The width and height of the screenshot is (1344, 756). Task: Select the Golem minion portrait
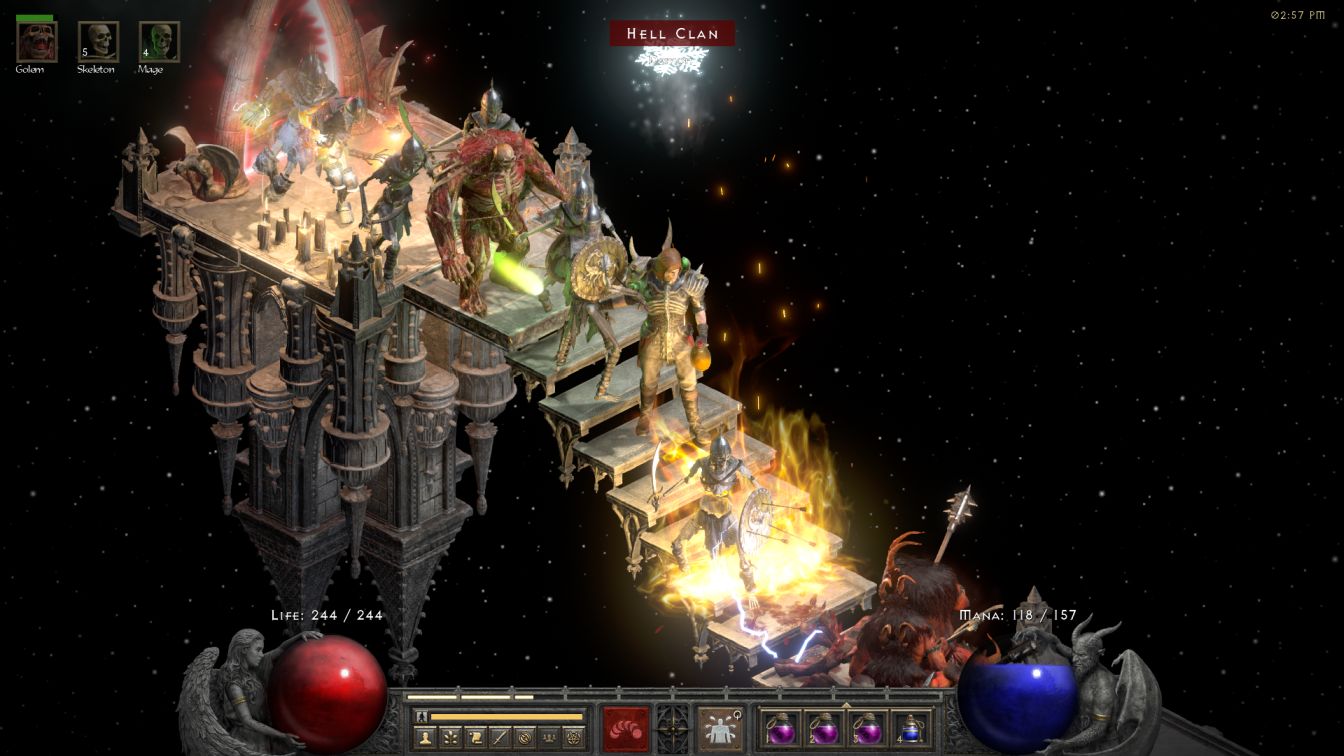pyautogui.click(x=37, y=42)
